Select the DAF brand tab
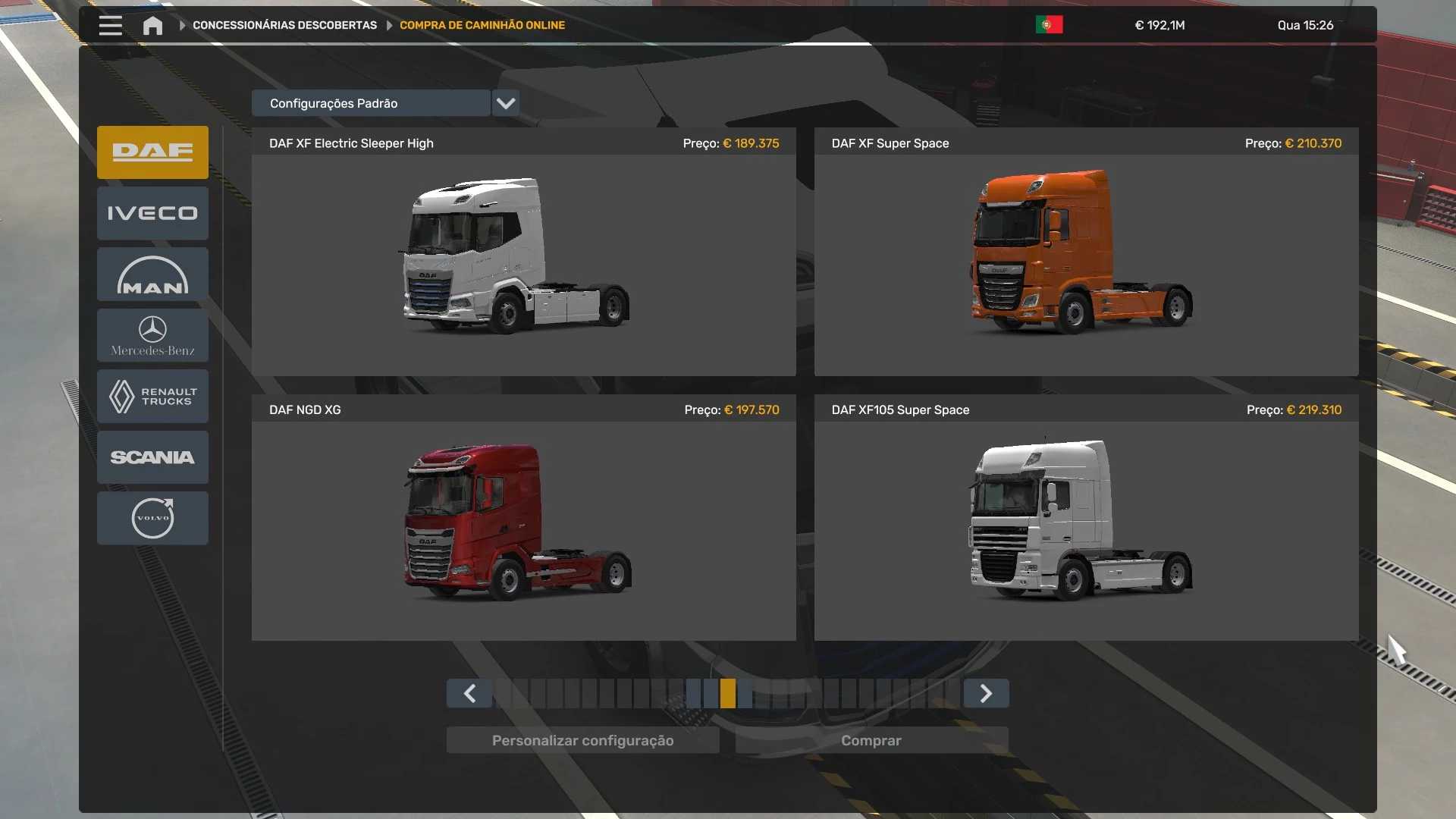This screenshot has height=819, width=1456. click(x=152, y=152)
